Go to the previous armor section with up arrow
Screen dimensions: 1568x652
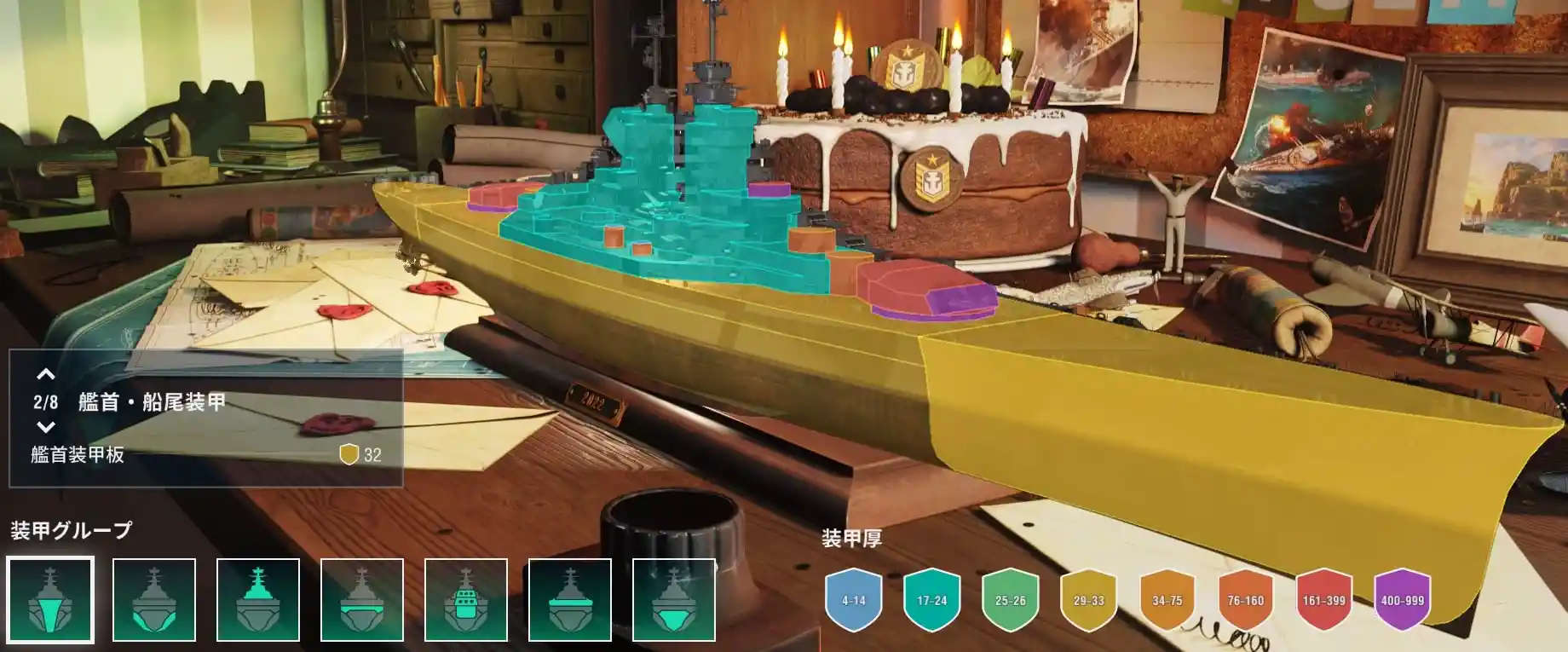(46, 374)
